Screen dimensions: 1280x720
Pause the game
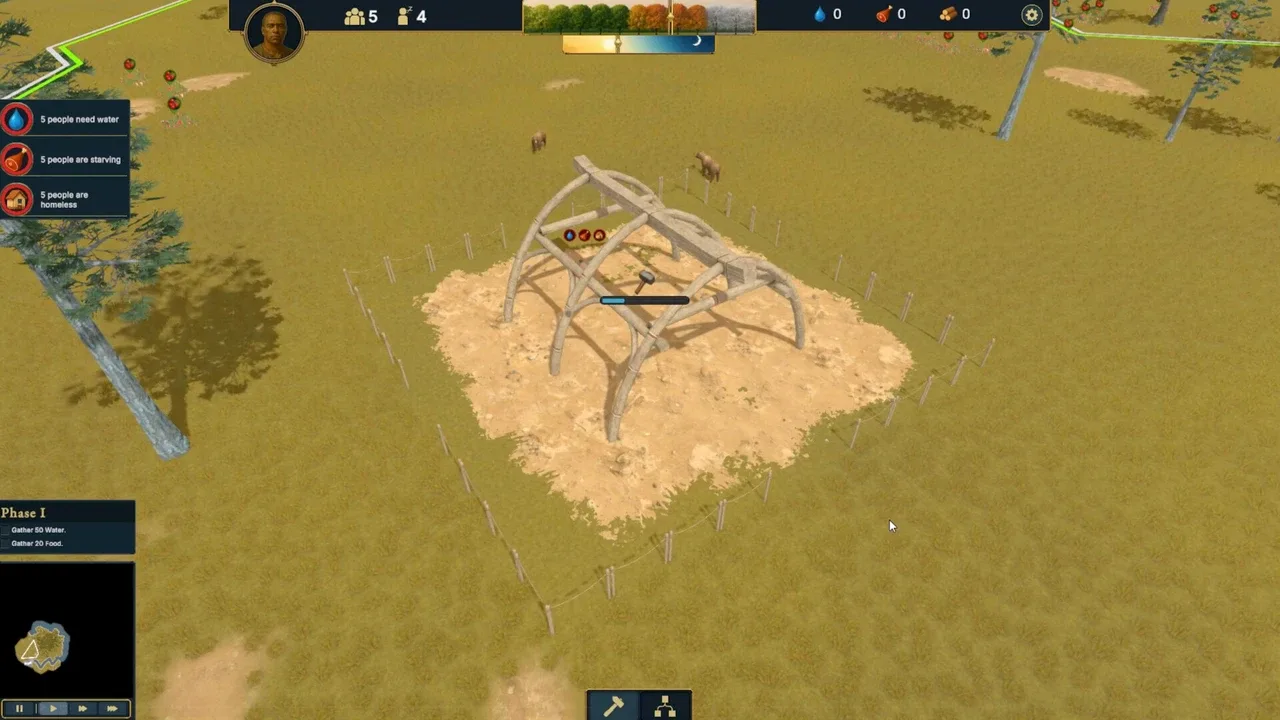pyautogui.click(x=19, y=709)
